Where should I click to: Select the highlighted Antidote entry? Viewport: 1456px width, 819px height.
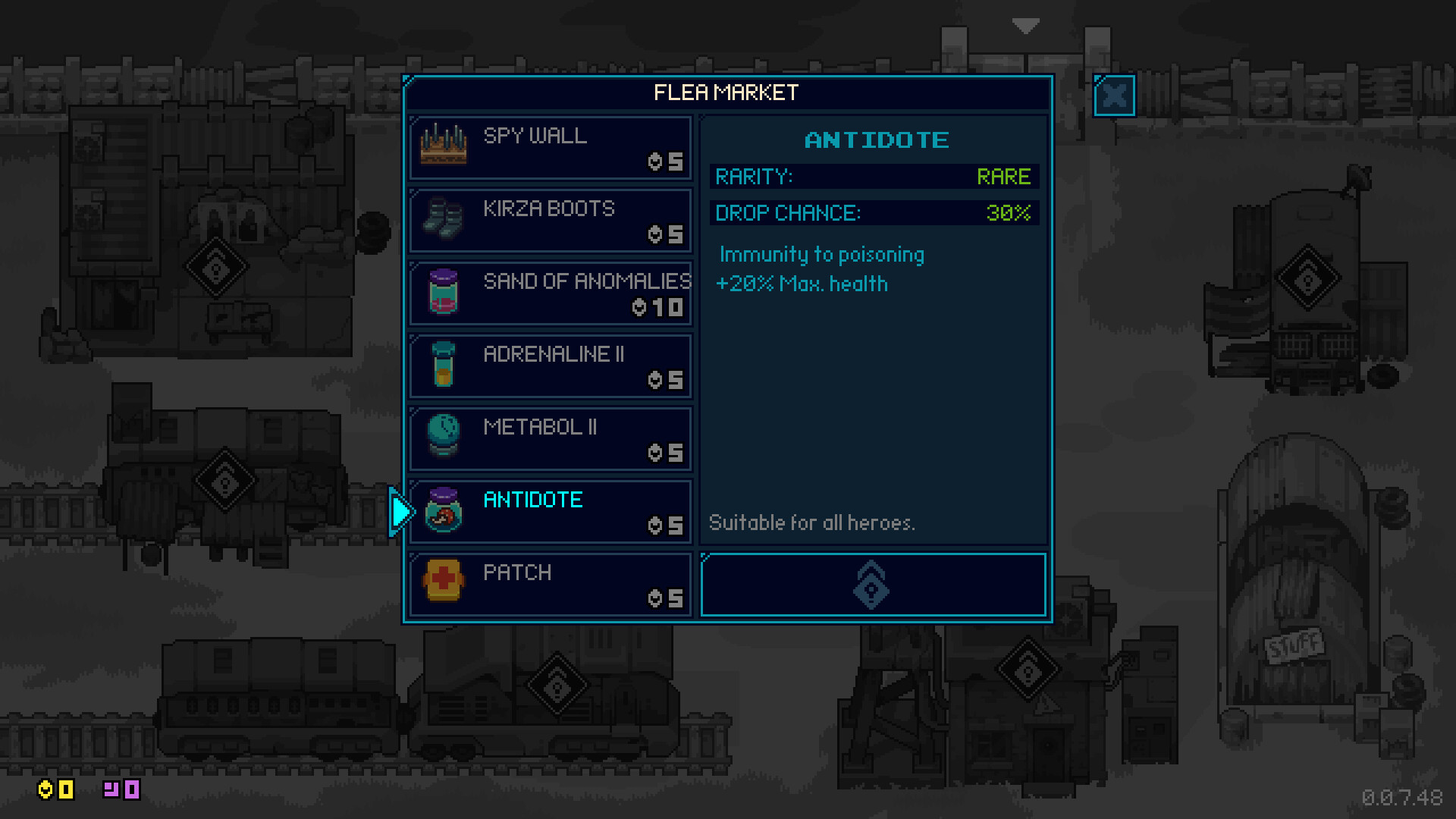click(x=551, y=511)
